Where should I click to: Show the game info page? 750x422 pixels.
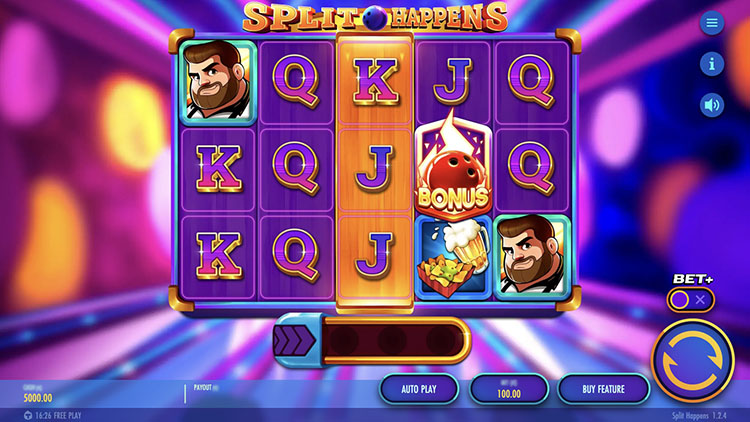712,64
